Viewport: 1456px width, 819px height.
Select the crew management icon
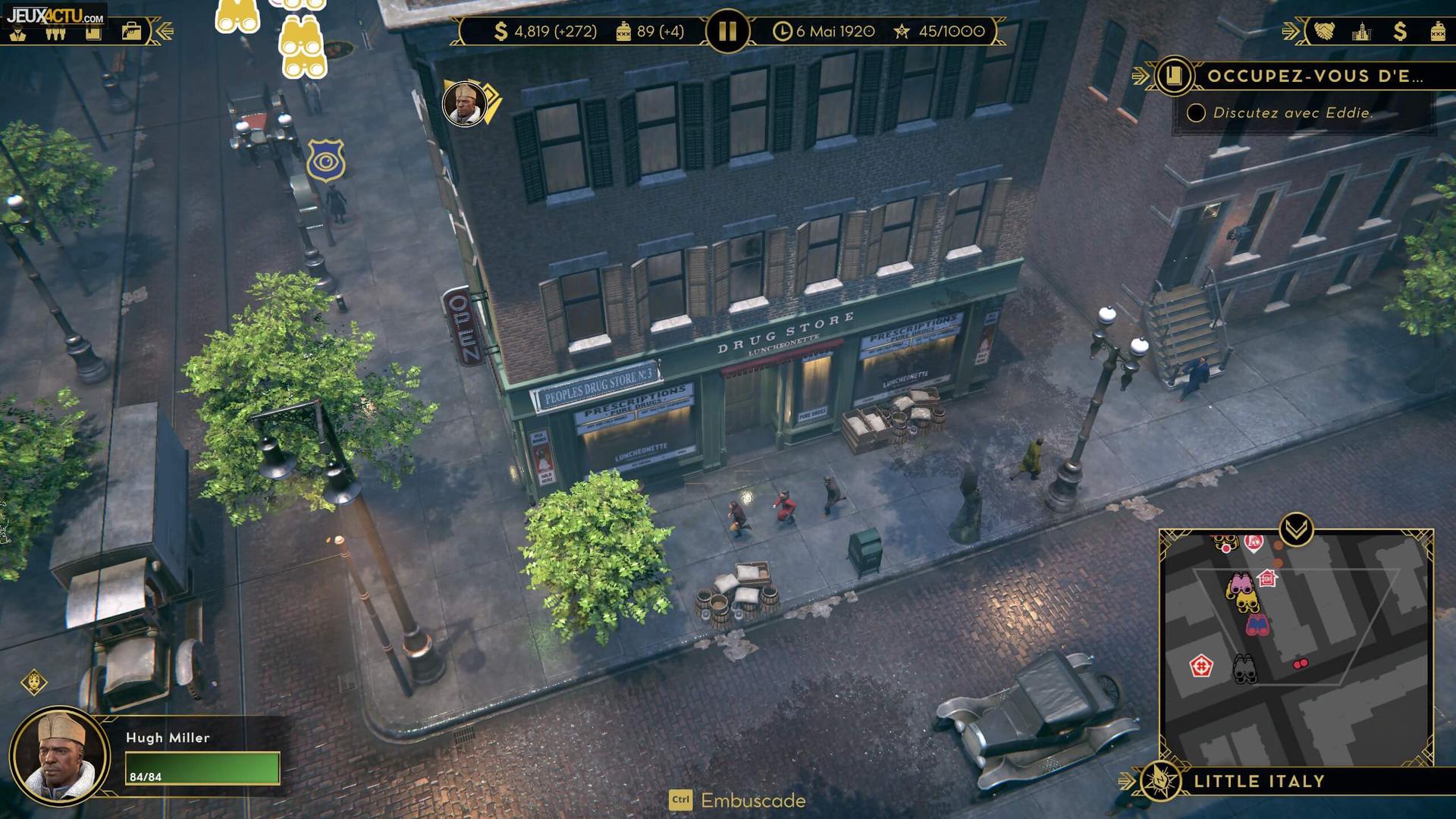pyautogui.click(x=55, y=33)
